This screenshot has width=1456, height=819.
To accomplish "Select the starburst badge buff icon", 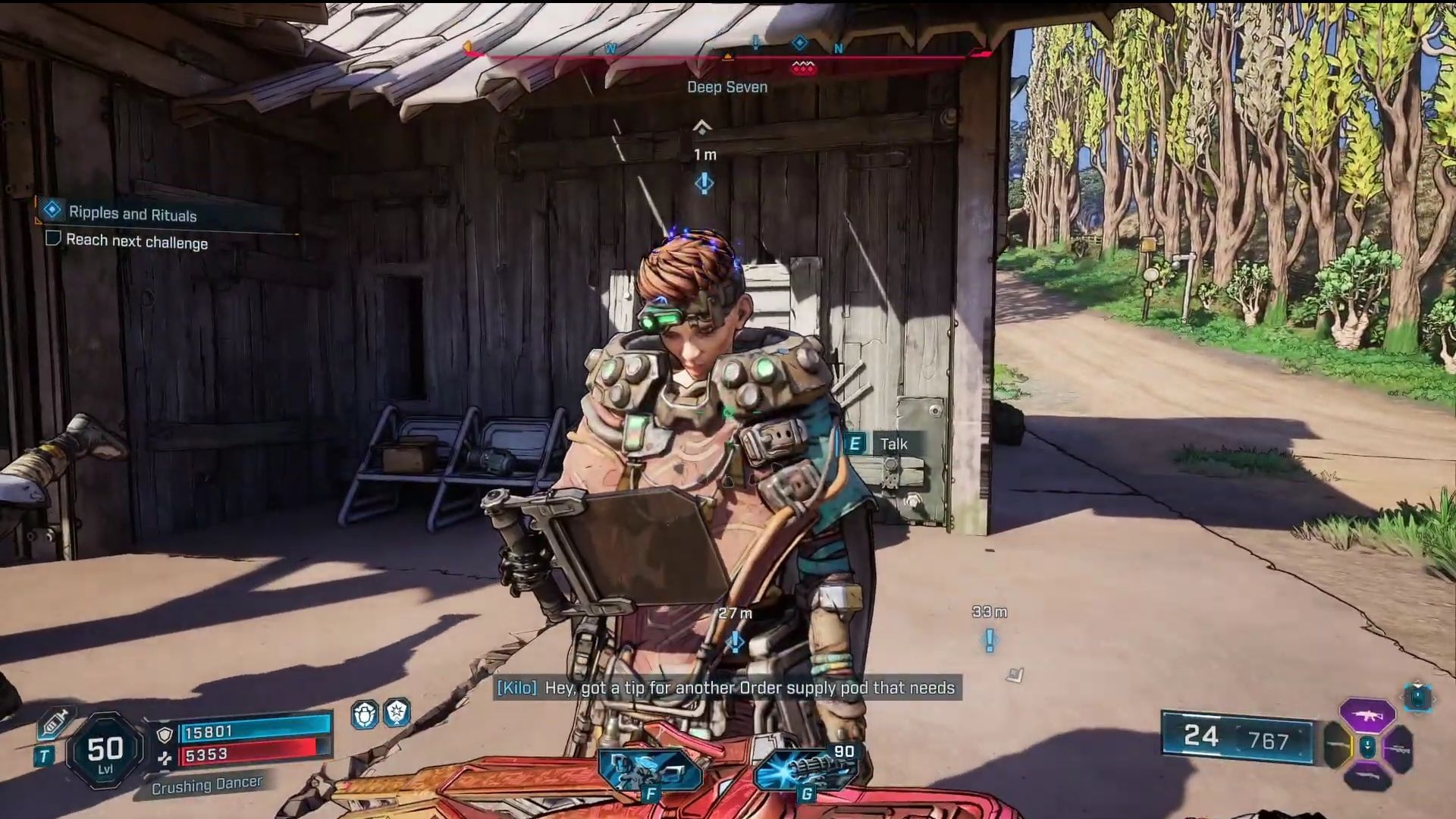I will [397, 712].
